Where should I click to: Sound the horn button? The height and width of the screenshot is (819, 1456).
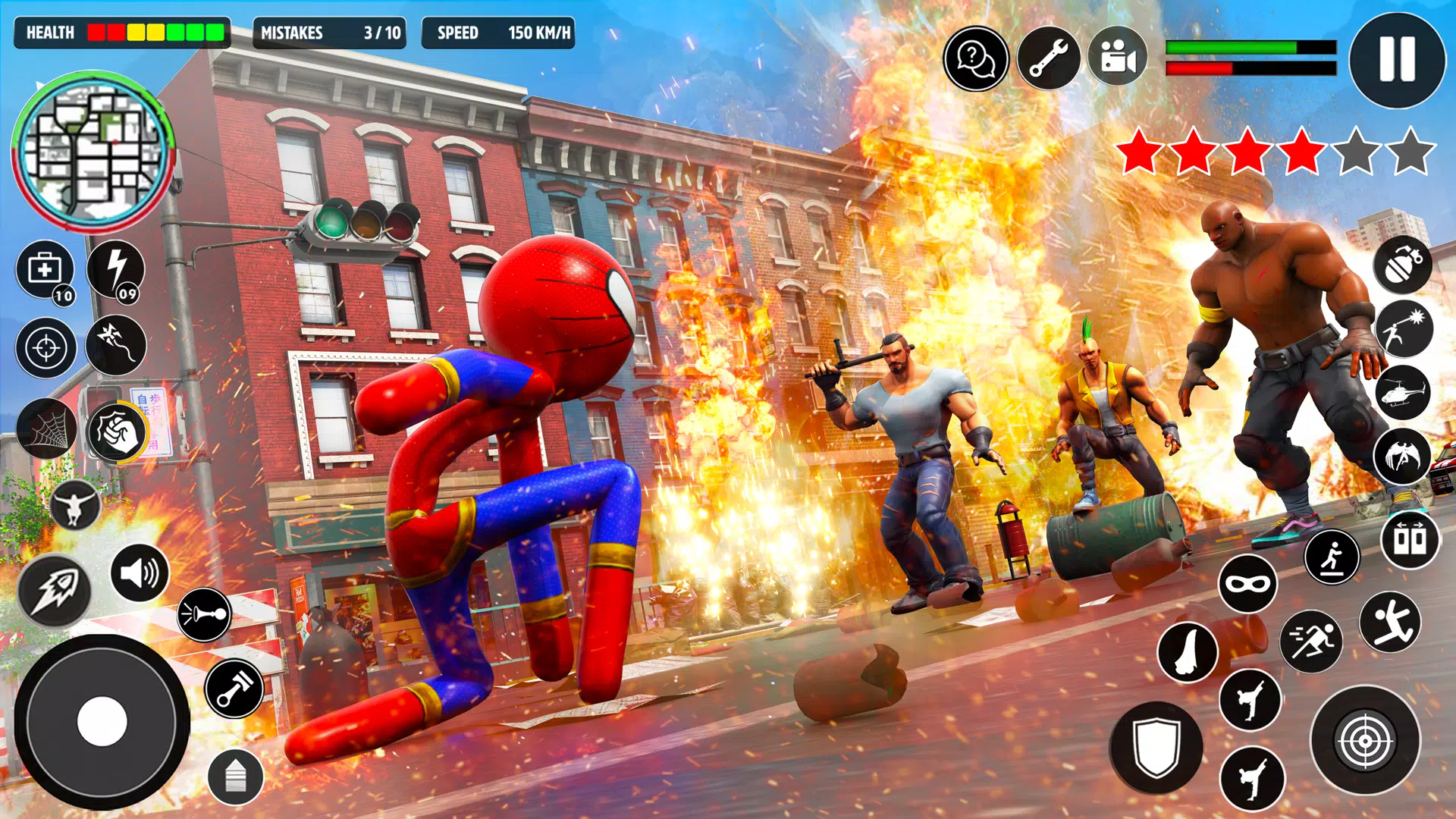tap(204, 614)
